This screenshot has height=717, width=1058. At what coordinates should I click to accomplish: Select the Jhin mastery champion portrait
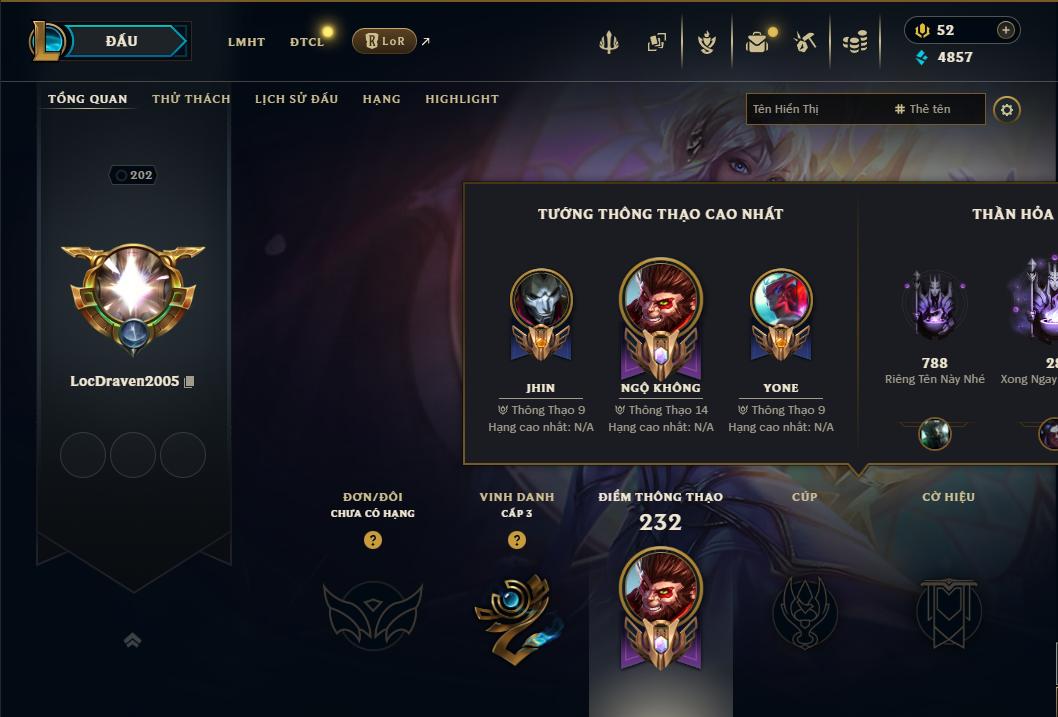pyautogui.click(x=541, y=300)
